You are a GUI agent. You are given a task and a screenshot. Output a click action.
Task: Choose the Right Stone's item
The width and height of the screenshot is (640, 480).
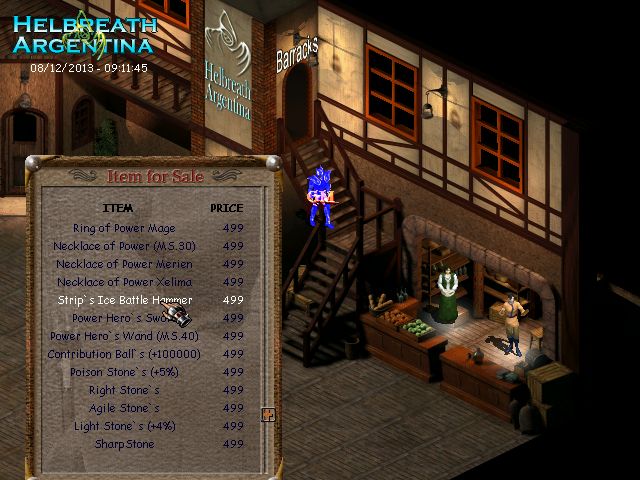point(124,390)
